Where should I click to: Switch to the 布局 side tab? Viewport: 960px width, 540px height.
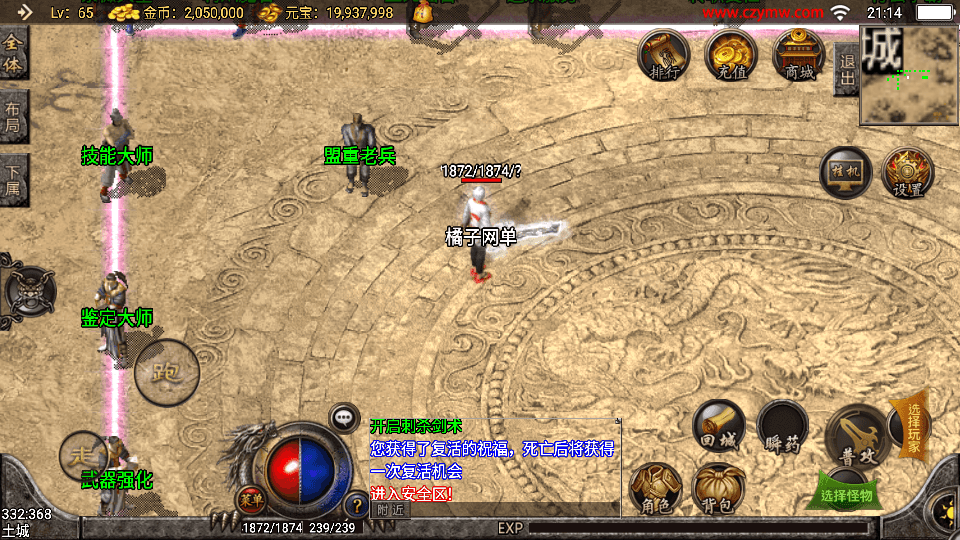coord(13,117)
